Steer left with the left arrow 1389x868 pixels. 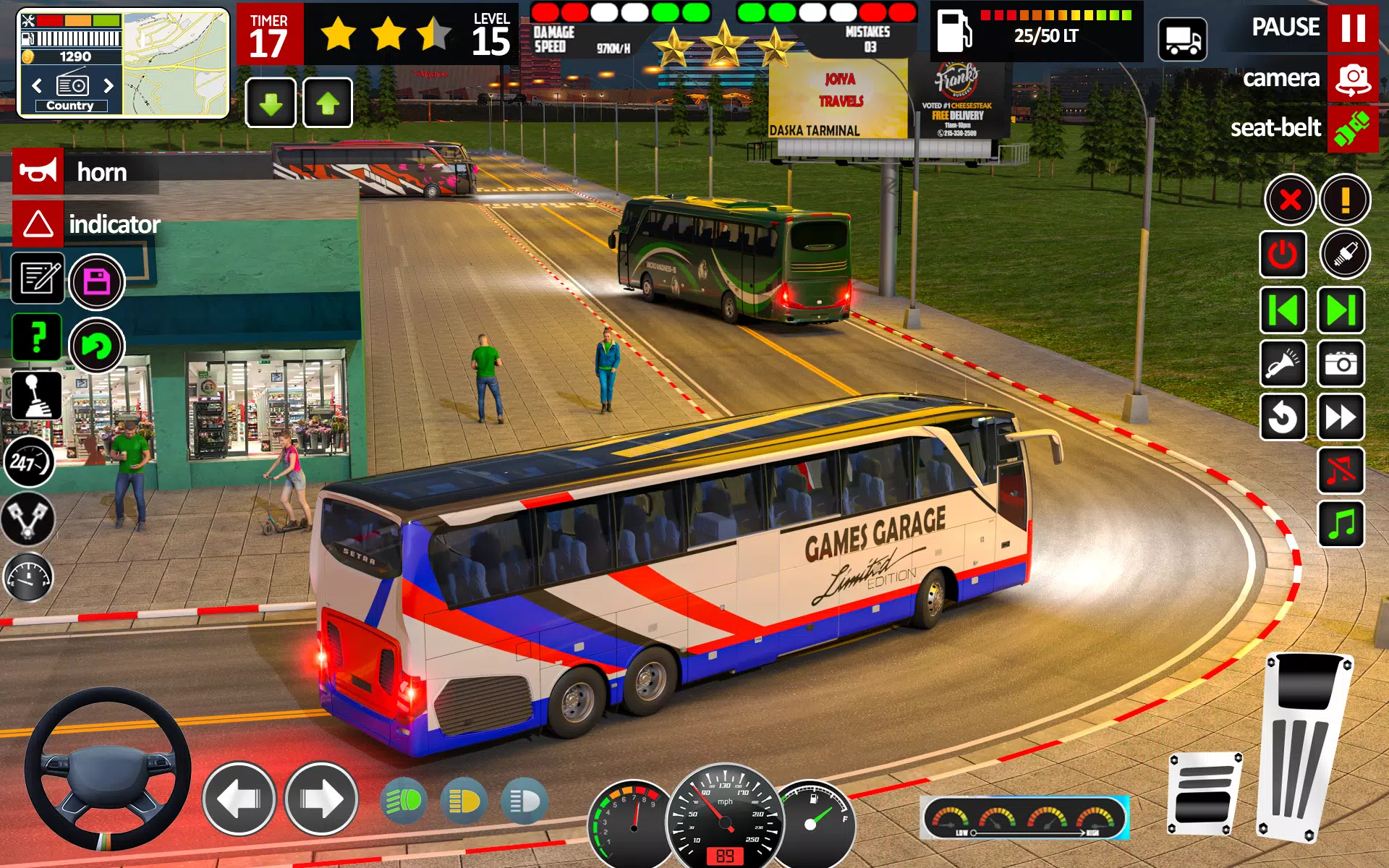click(x=239, y=799)
